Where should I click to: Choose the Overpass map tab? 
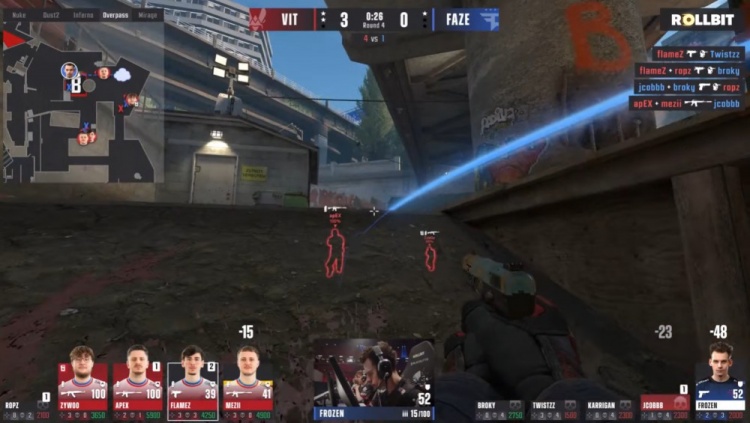click(116, 16)
